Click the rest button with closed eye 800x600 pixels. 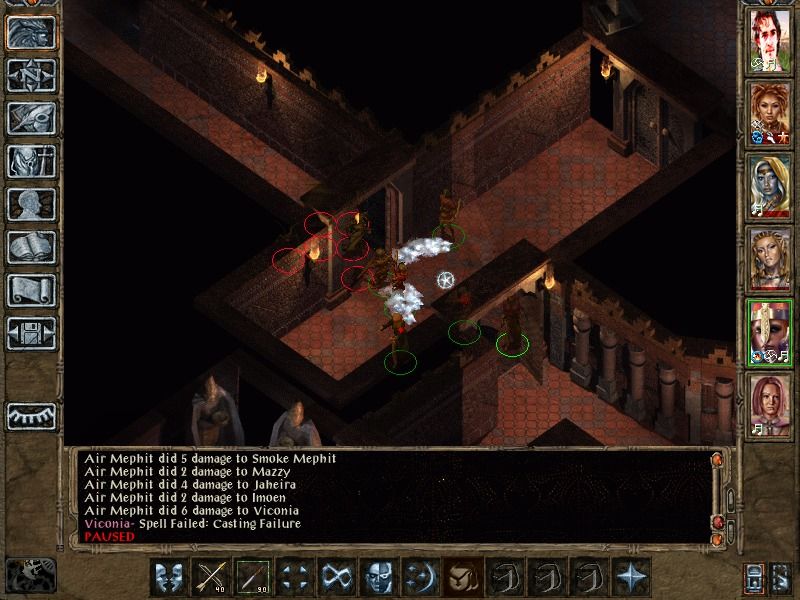[x=31, y=415]
